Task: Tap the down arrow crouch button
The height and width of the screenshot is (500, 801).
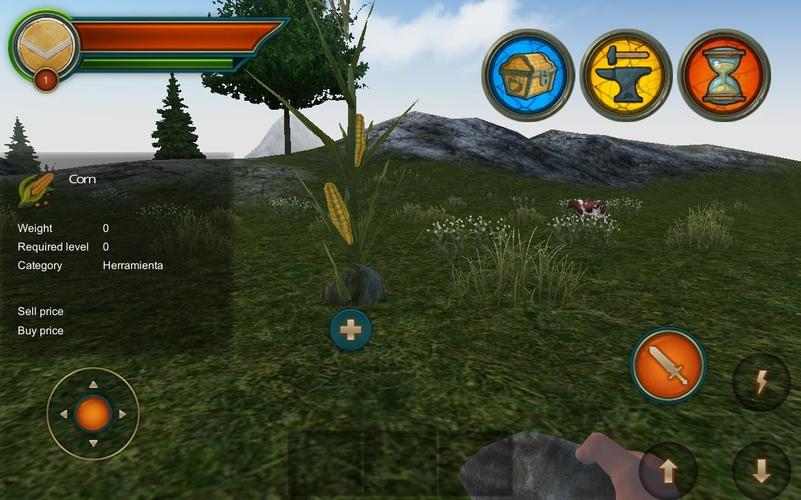Action: 761,469
